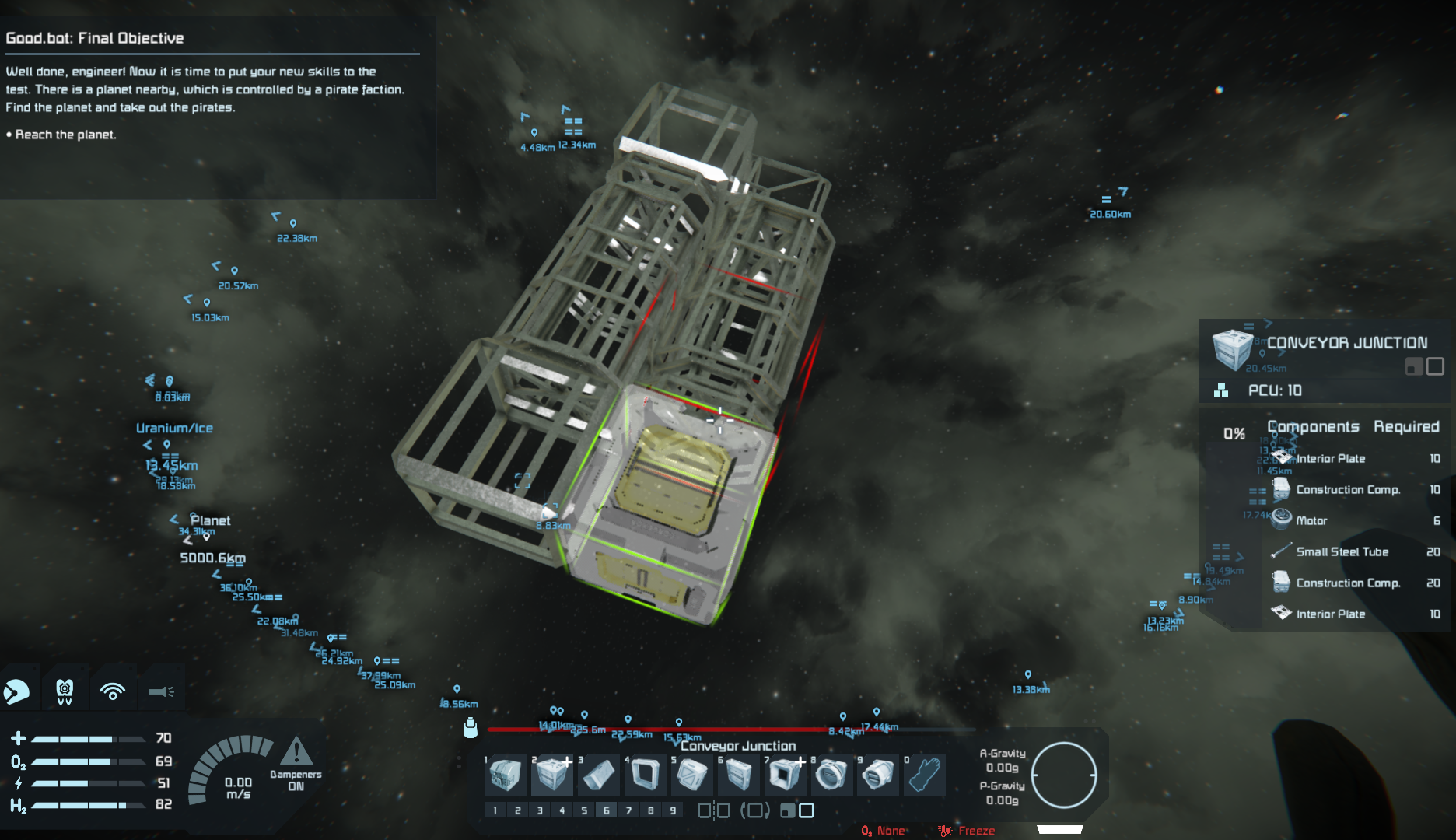1456x840 pixels.
Task: Select the cylindrical block in slot 9
Action: tap(878, 775)
